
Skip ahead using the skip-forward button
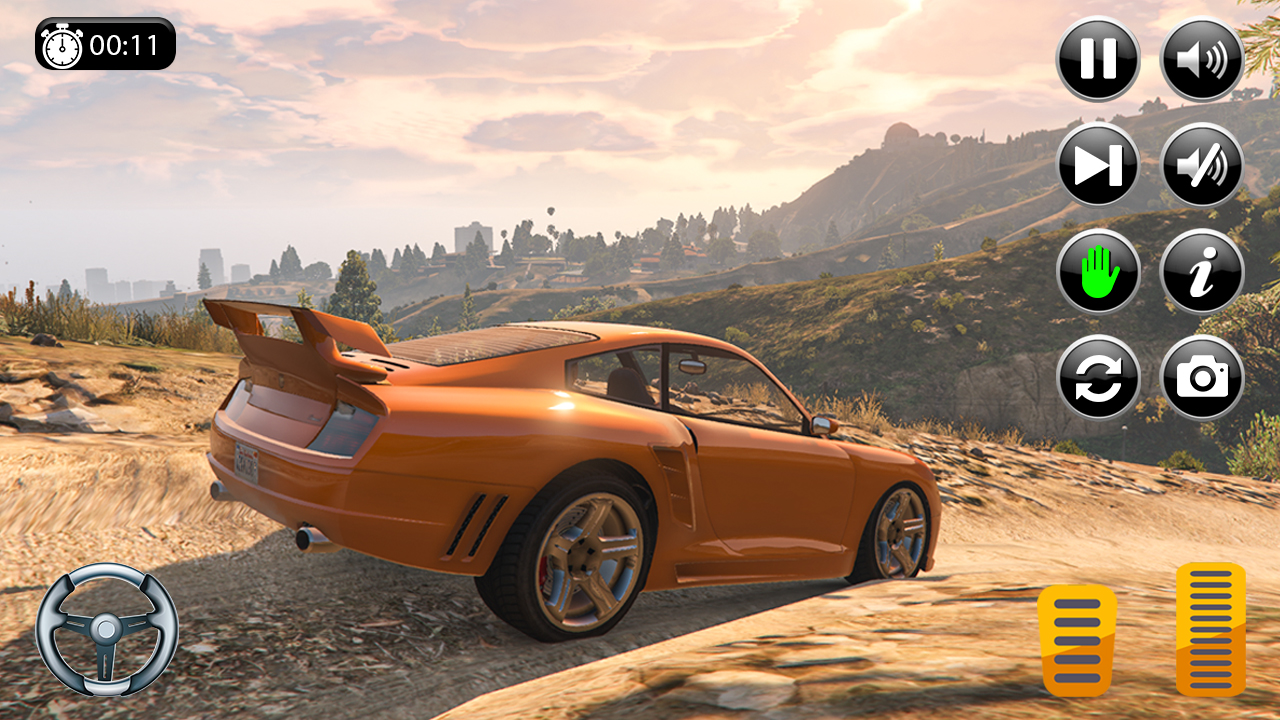point(1098,165)
